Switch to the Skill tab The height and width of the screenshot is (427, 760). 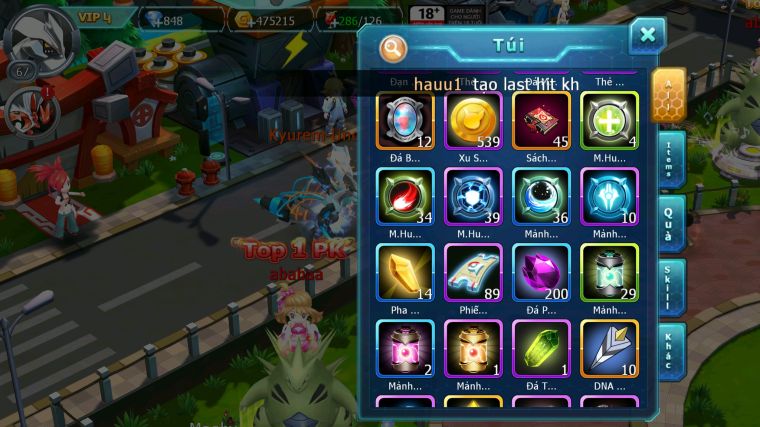click(671, 288)
